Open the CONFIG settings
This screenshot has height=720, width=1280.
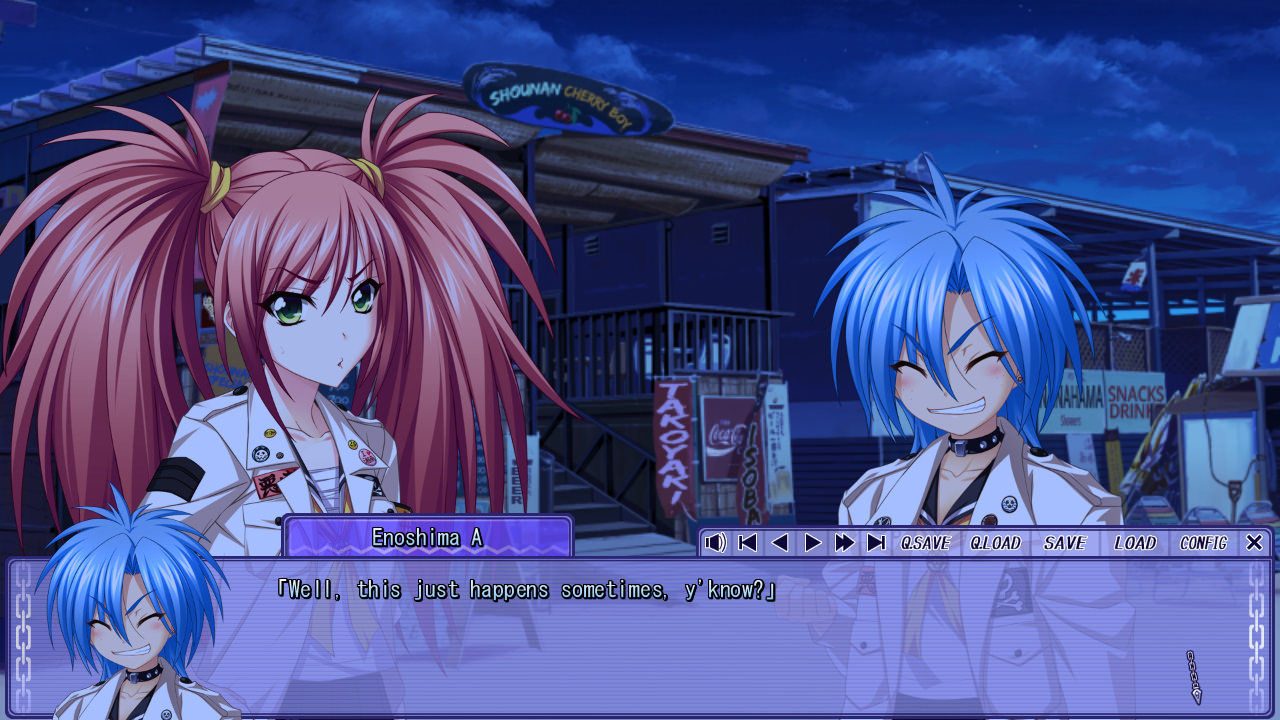[1203, 543]
